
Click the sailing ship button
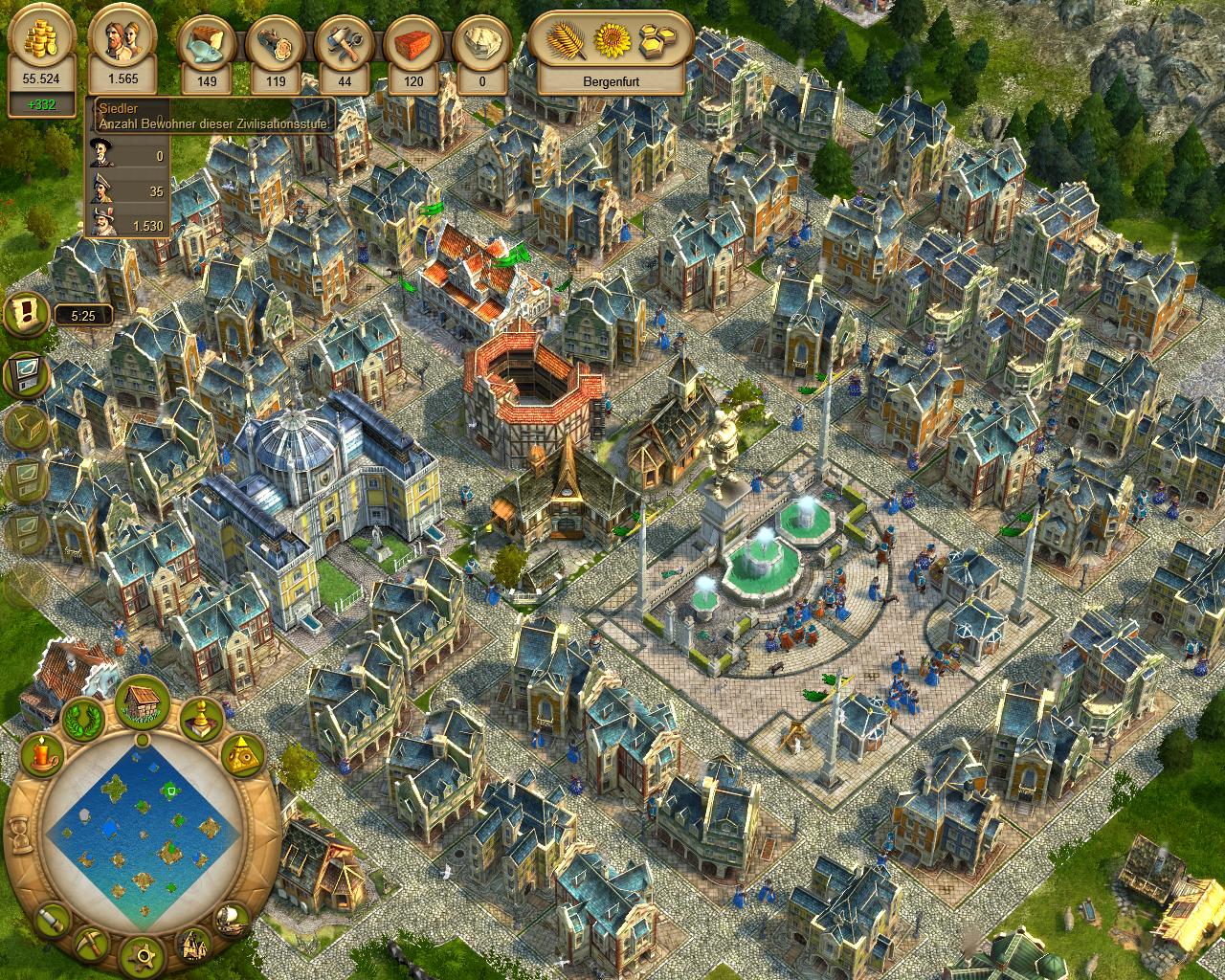coord(232,919)
